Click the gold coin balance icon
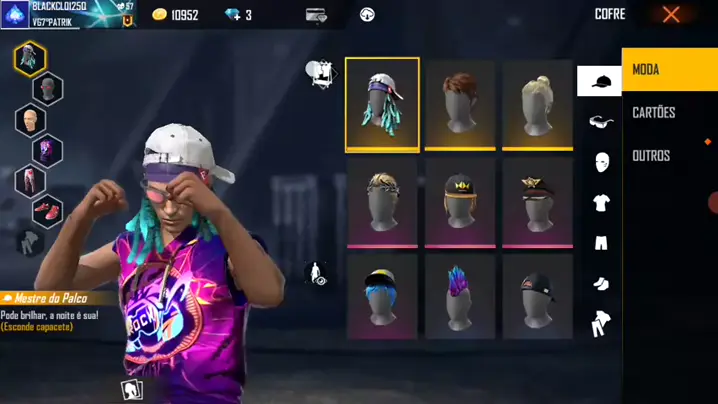The width and height of the screenshot is (718, 404). click(x=160, y=15)
